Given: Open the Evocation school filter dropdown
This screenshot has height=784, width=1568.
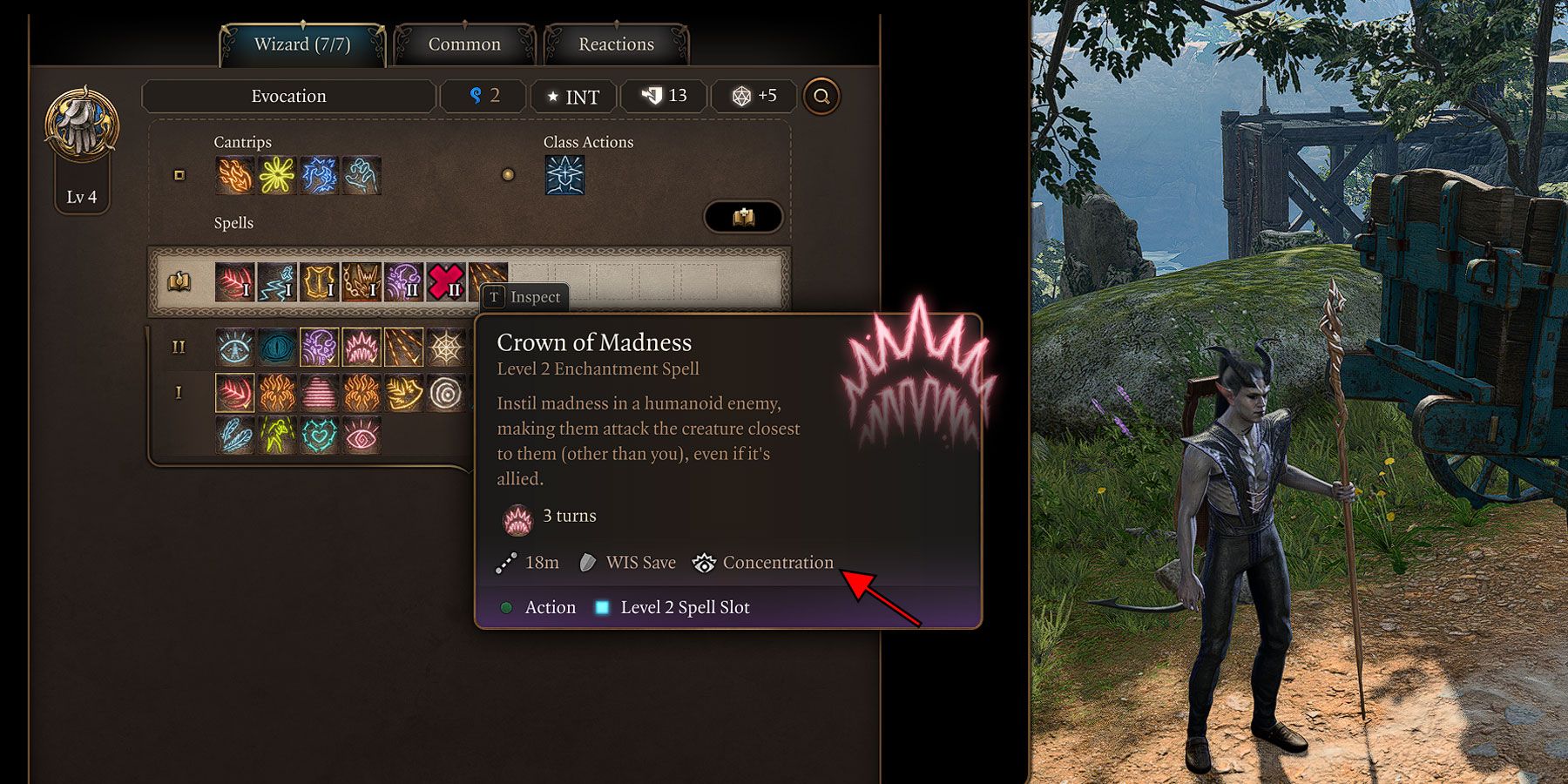Looking at the screenshot, I should point(287,96).
